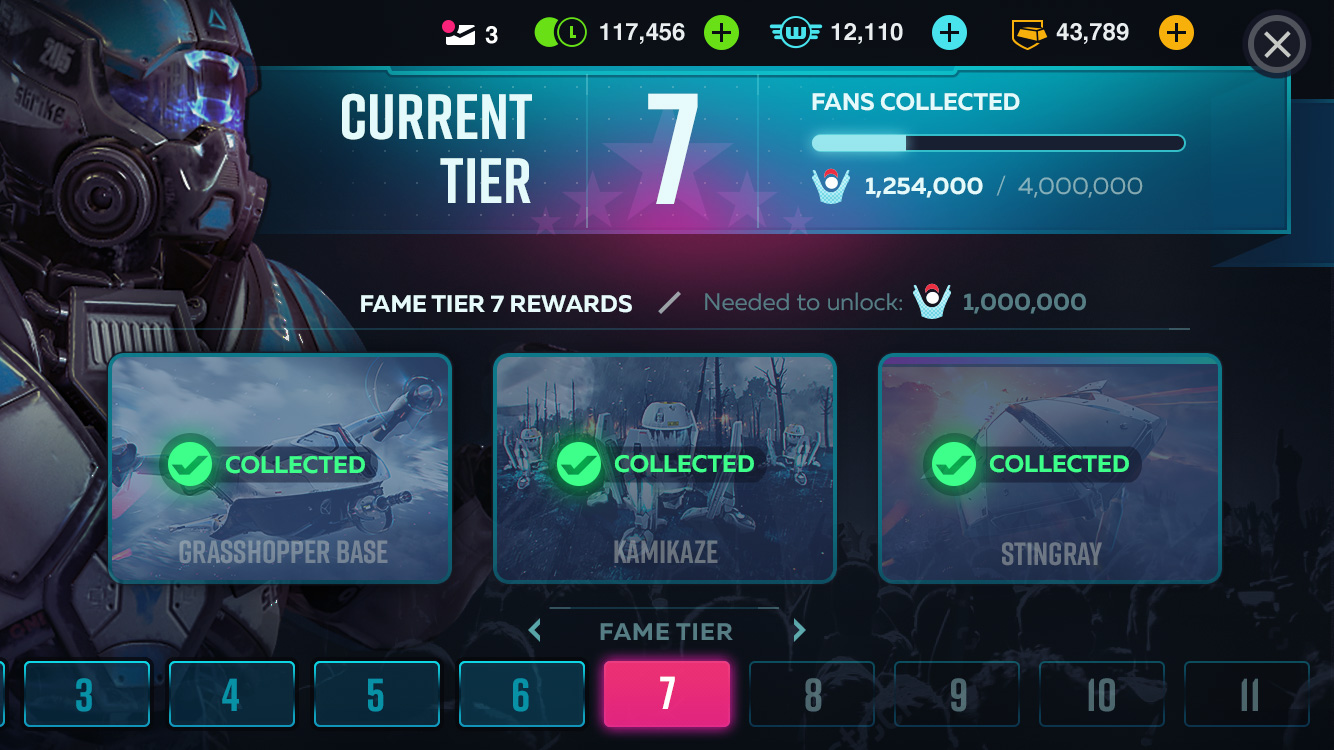Close the fame tier screen

point(1277,45)
